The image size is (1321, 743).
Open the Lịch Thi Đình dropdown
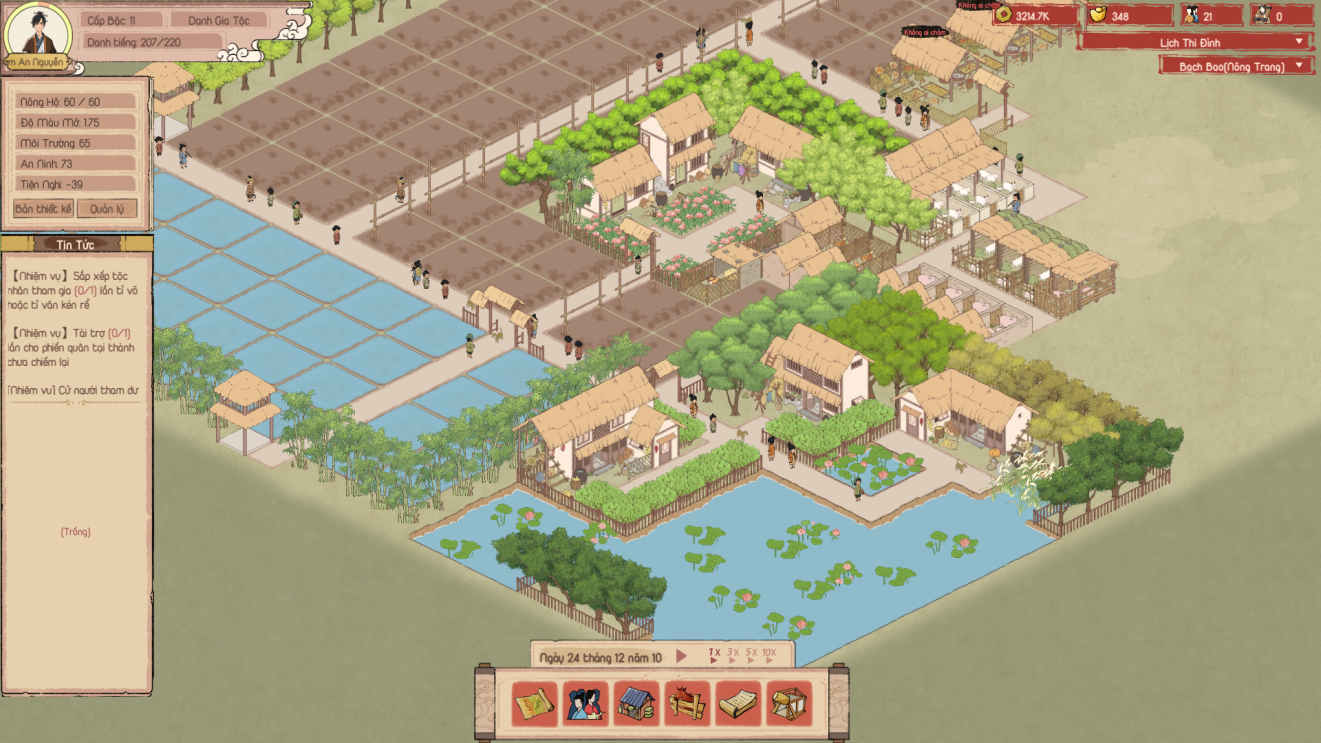point(1195,42)
